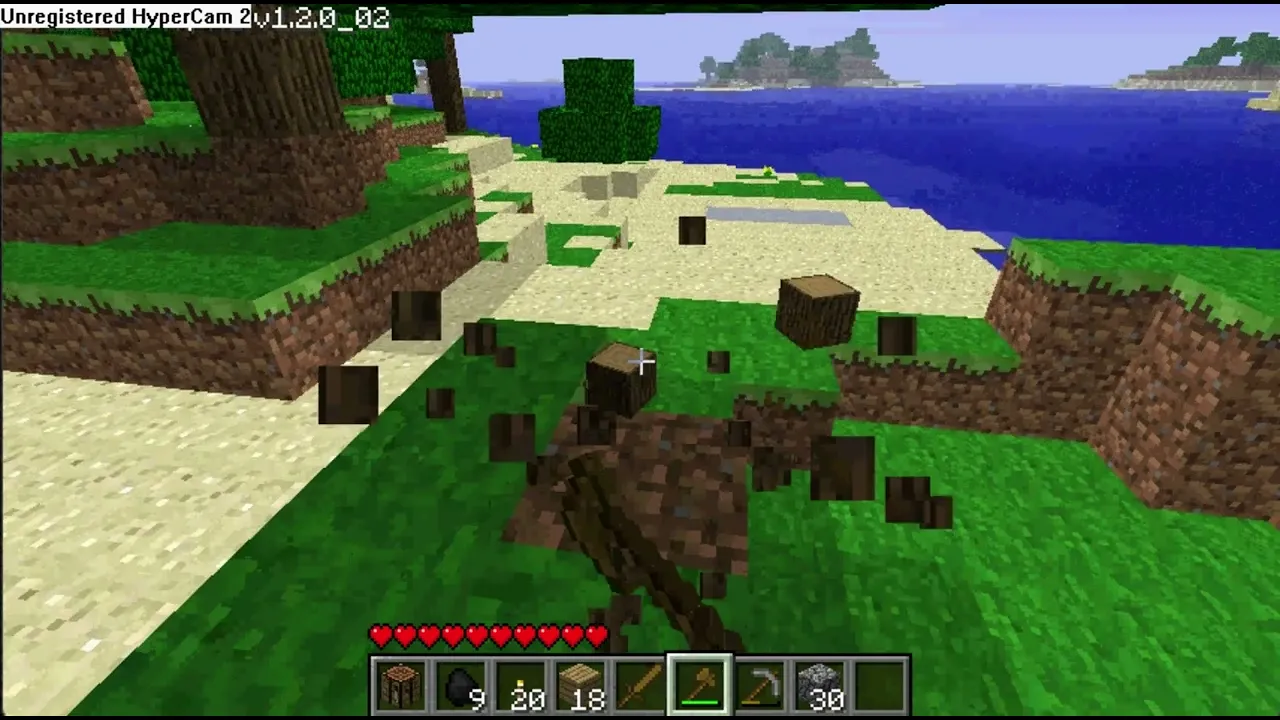The height and width of the screenshot is (720, 1280).
Task: Select the crafting table hotbar slot
Action: click(x=401, y=686)
